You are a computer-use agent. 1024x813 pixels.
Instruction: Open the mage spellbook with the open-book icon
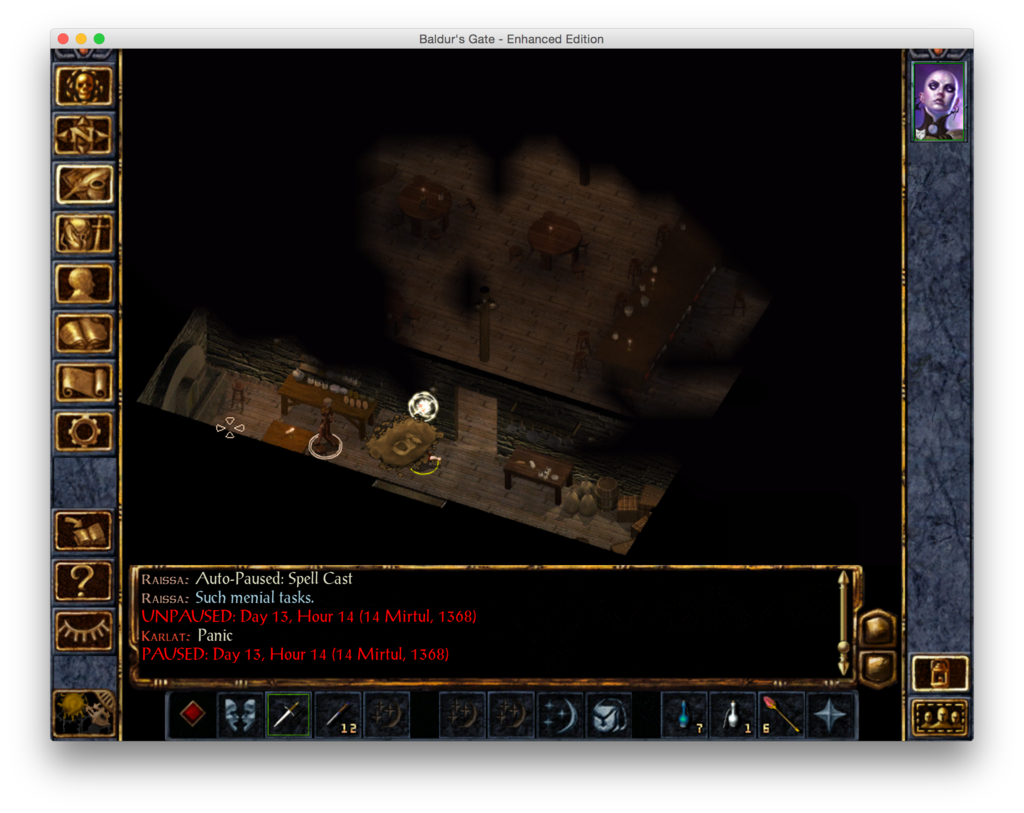click(x=84, y=333)
